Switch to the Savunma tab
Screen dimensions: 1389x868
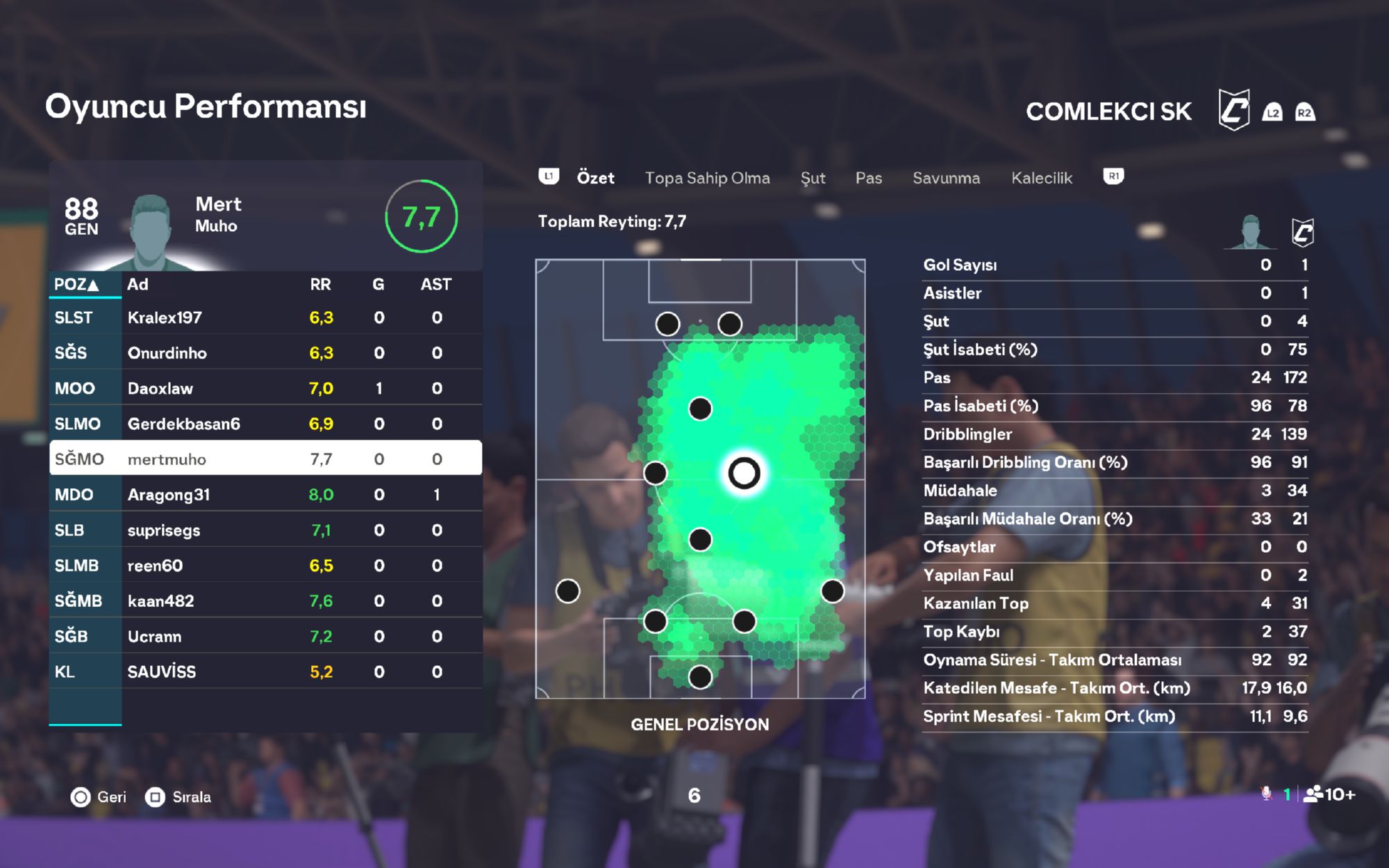(x=946, y=178)
